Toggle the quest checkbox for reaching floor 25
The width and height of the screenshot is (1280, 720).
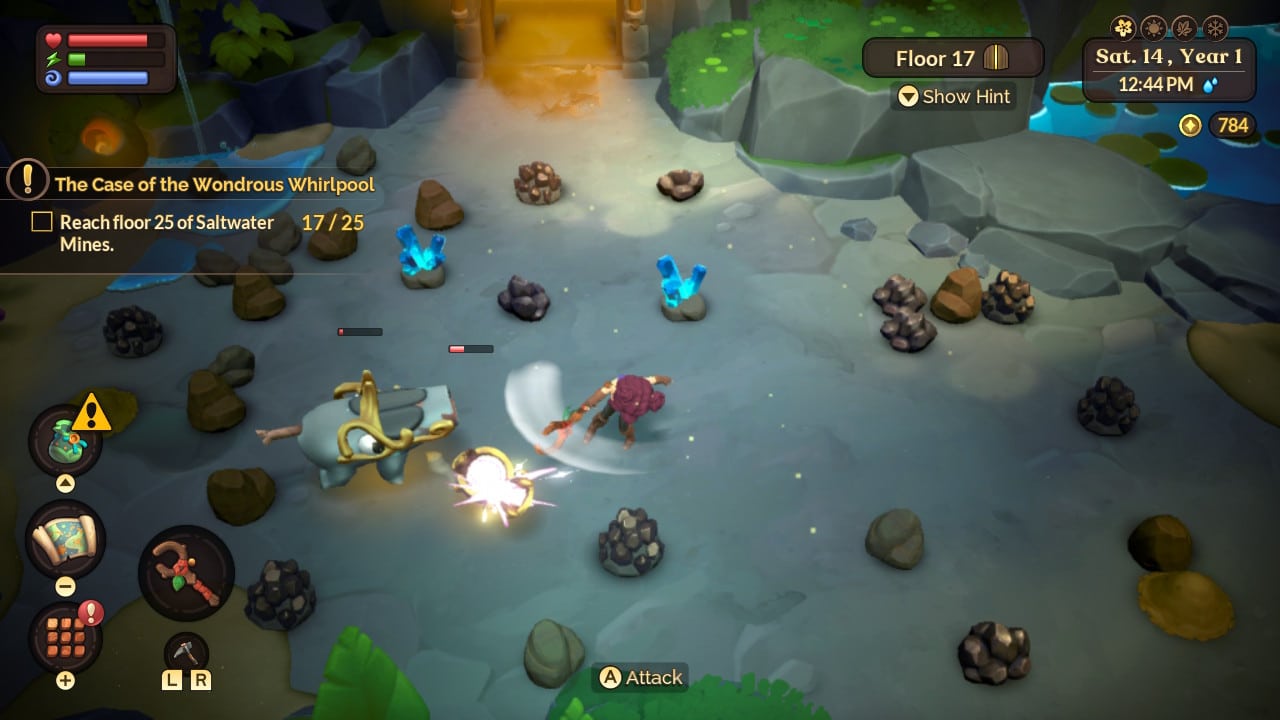pos(41,221)
